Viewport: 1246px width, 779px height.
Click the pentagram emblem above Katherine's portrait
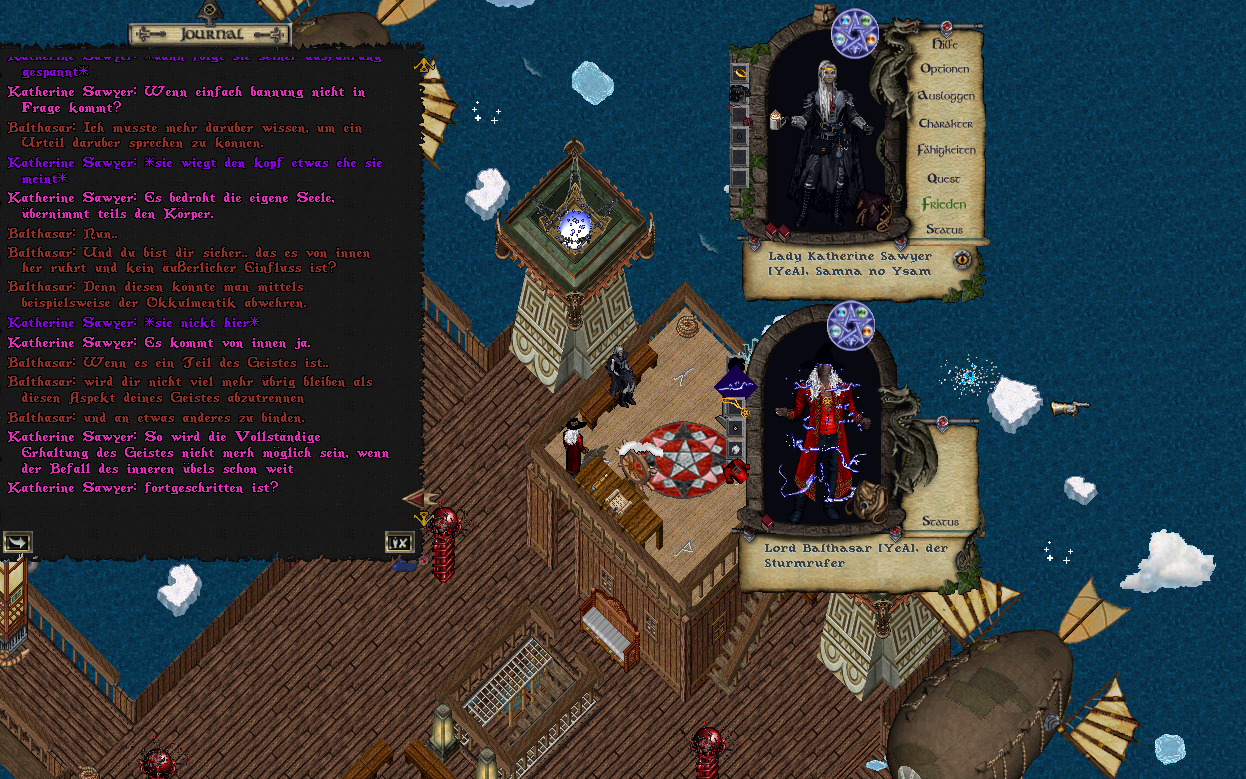854,33
